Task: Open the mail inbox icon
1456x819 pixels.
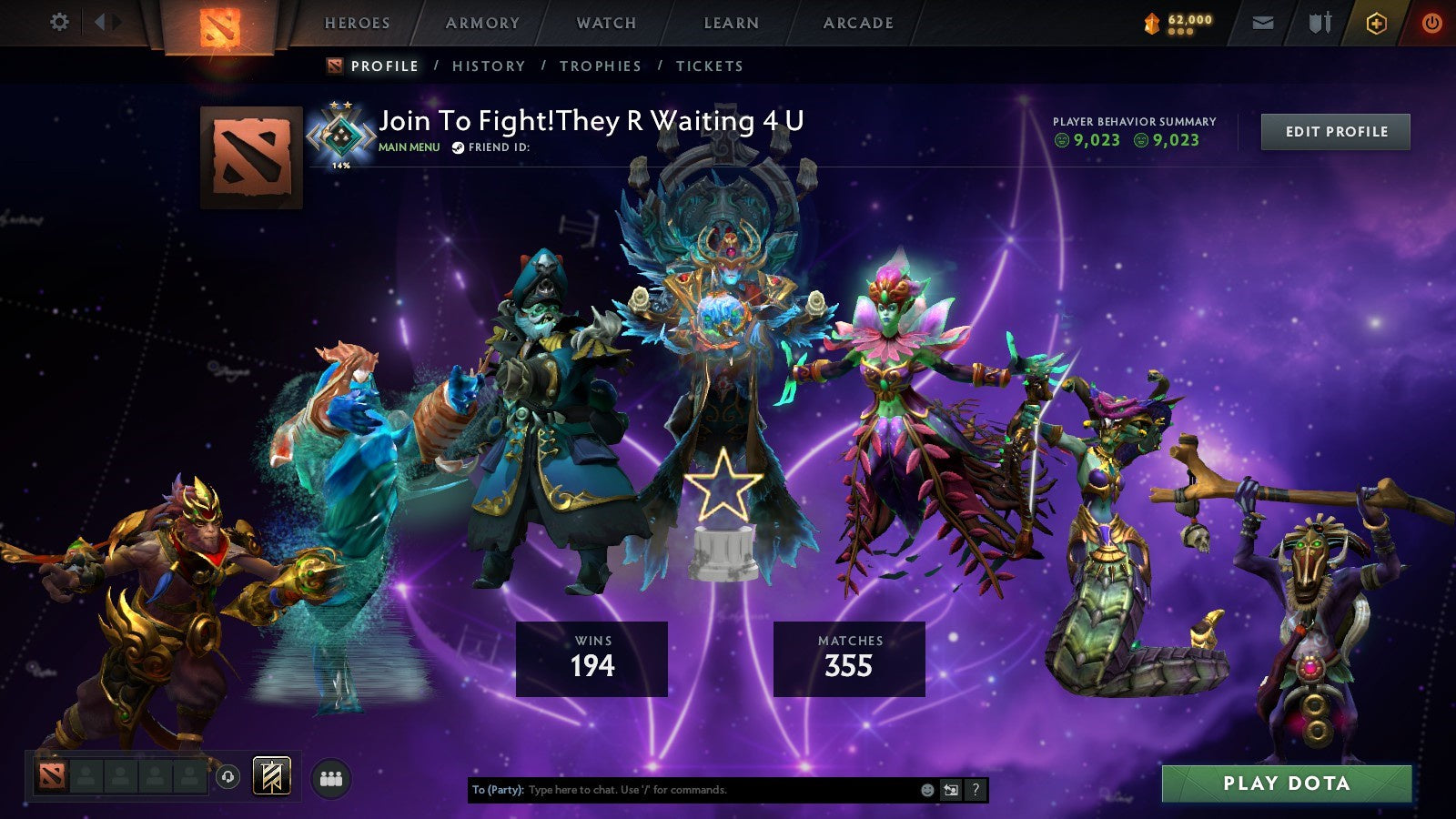Action: (1263, 23)
